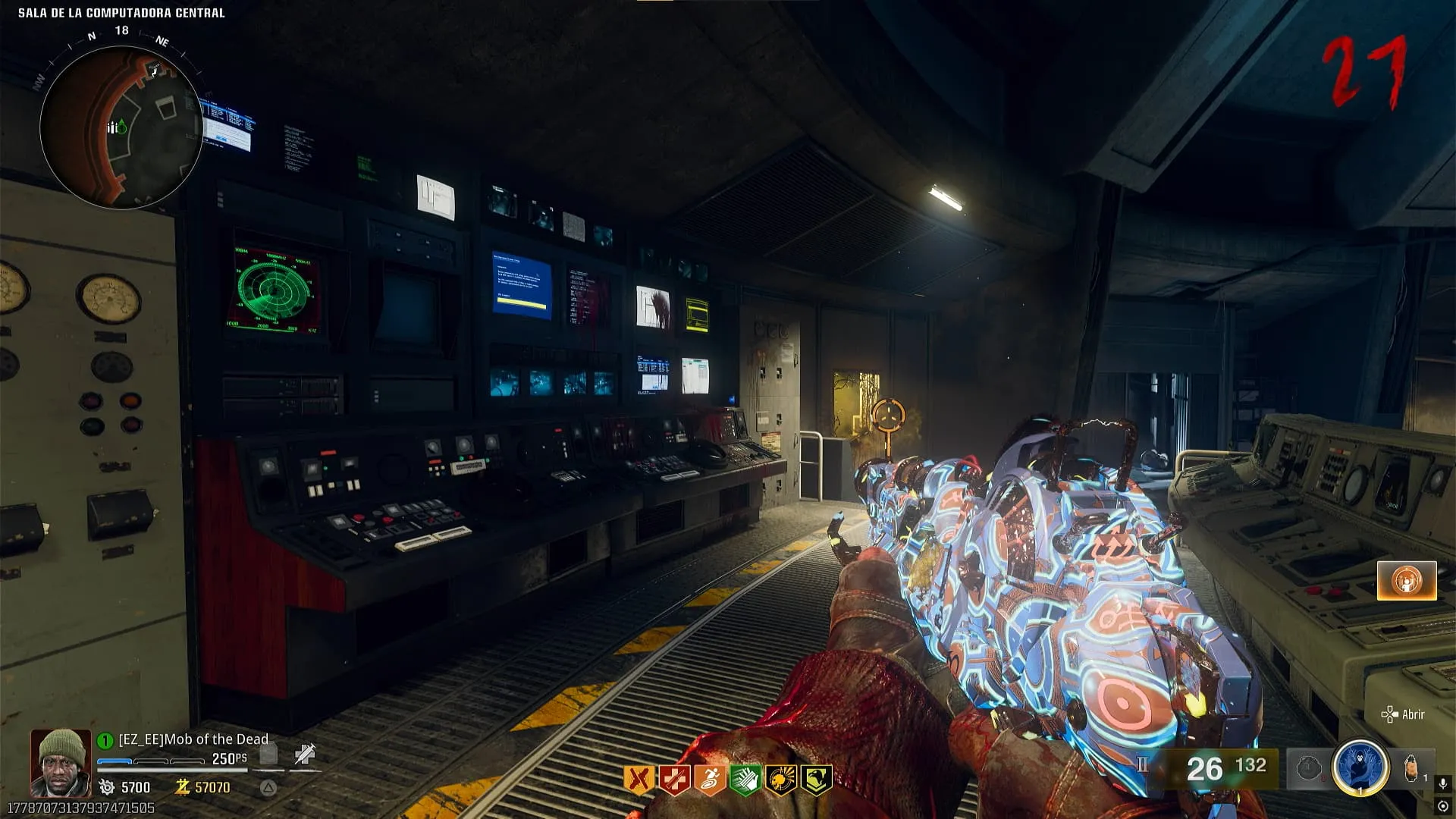Select the Deadshot Daiquiri skull perk icon

pos(780,780)
